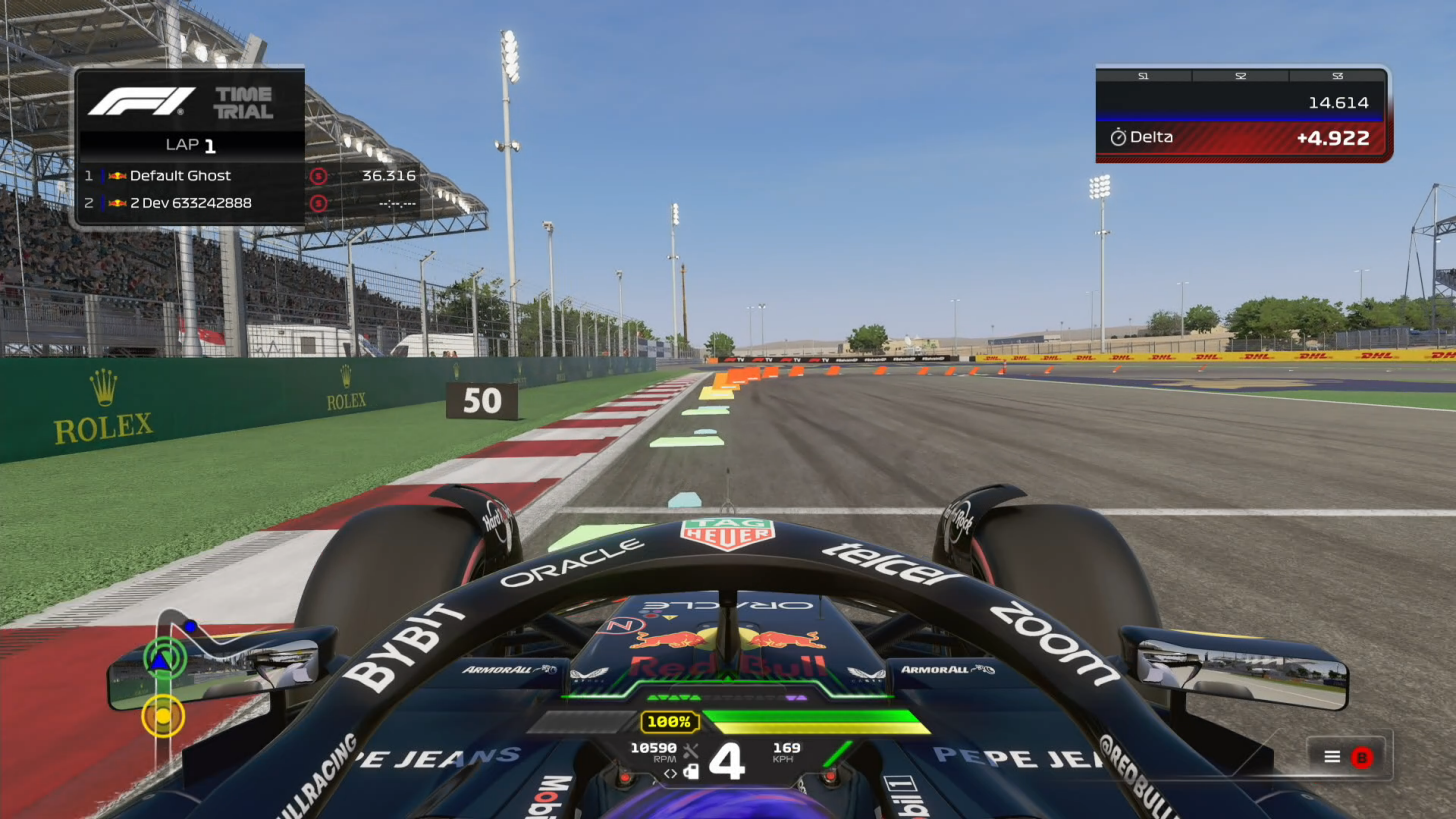Toggle the yellow marker on the track map
Viewport: 1456px width, 819px height.
click(164, 716)
